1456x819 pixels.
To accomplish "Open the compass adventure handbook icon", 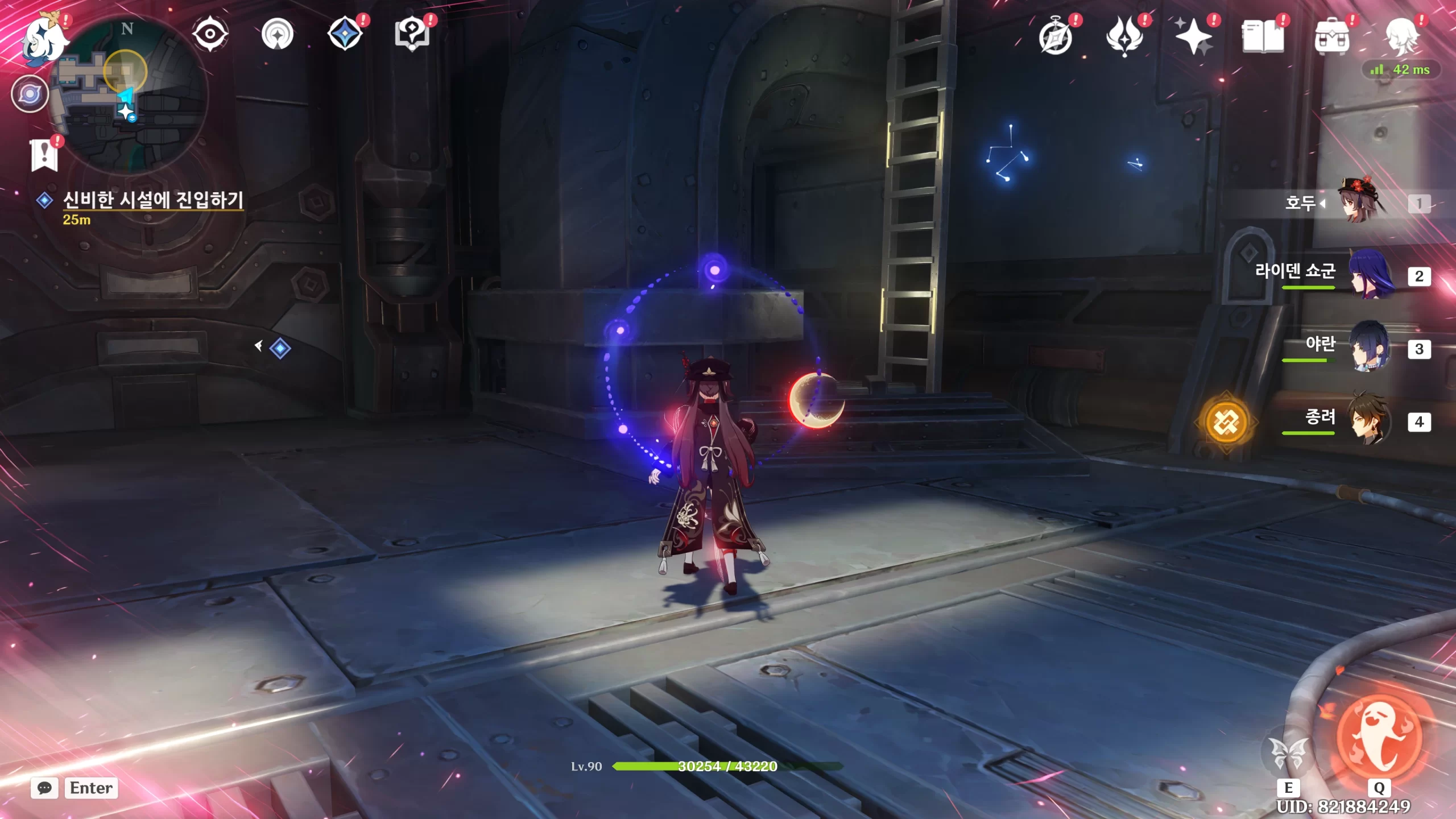I will point(1056,38).
